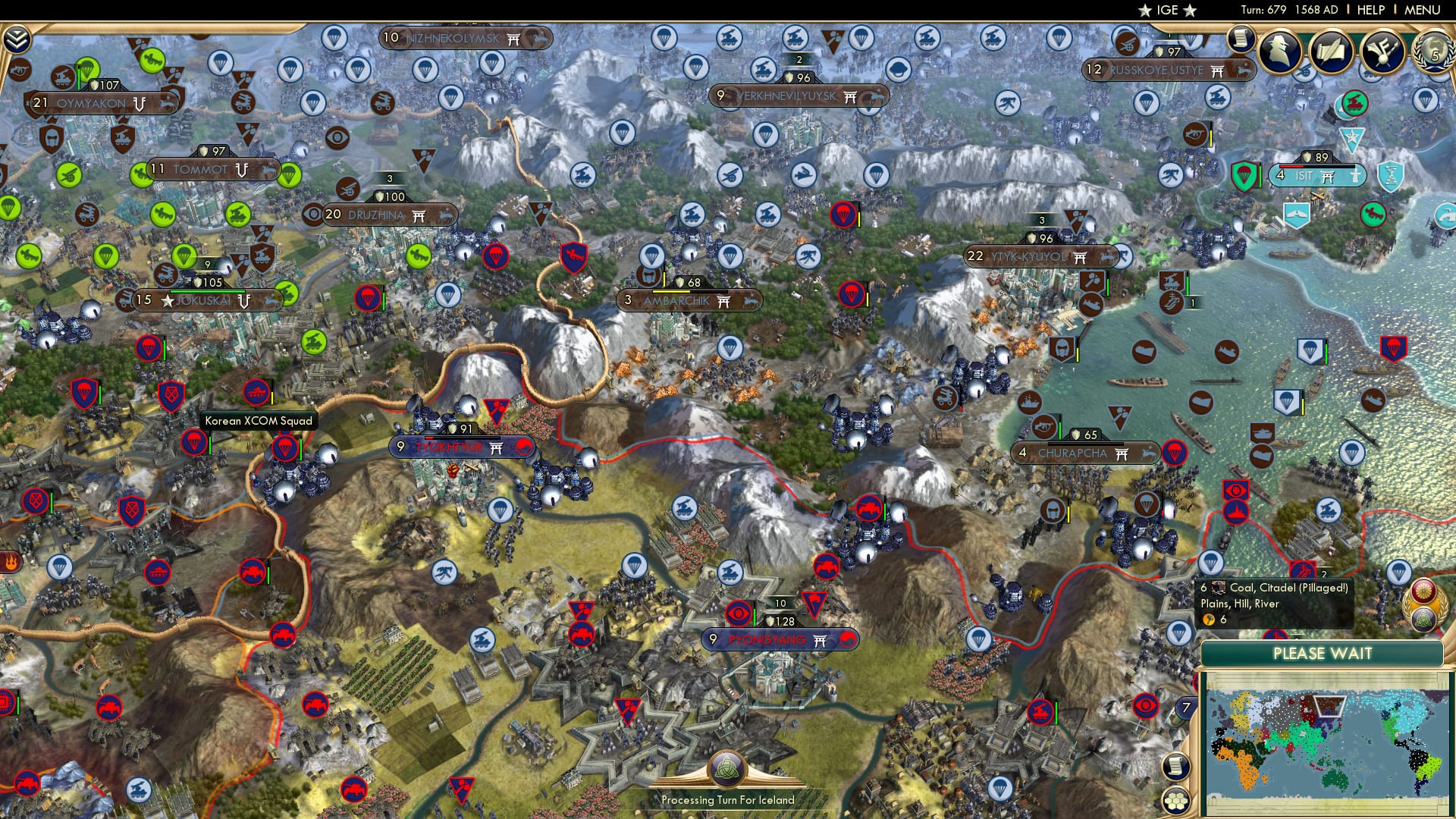Image resolution: width=1456 pixels, height=819 pixels.
Task: Open the Oymyakon city banner
Action: pos(91,102)
